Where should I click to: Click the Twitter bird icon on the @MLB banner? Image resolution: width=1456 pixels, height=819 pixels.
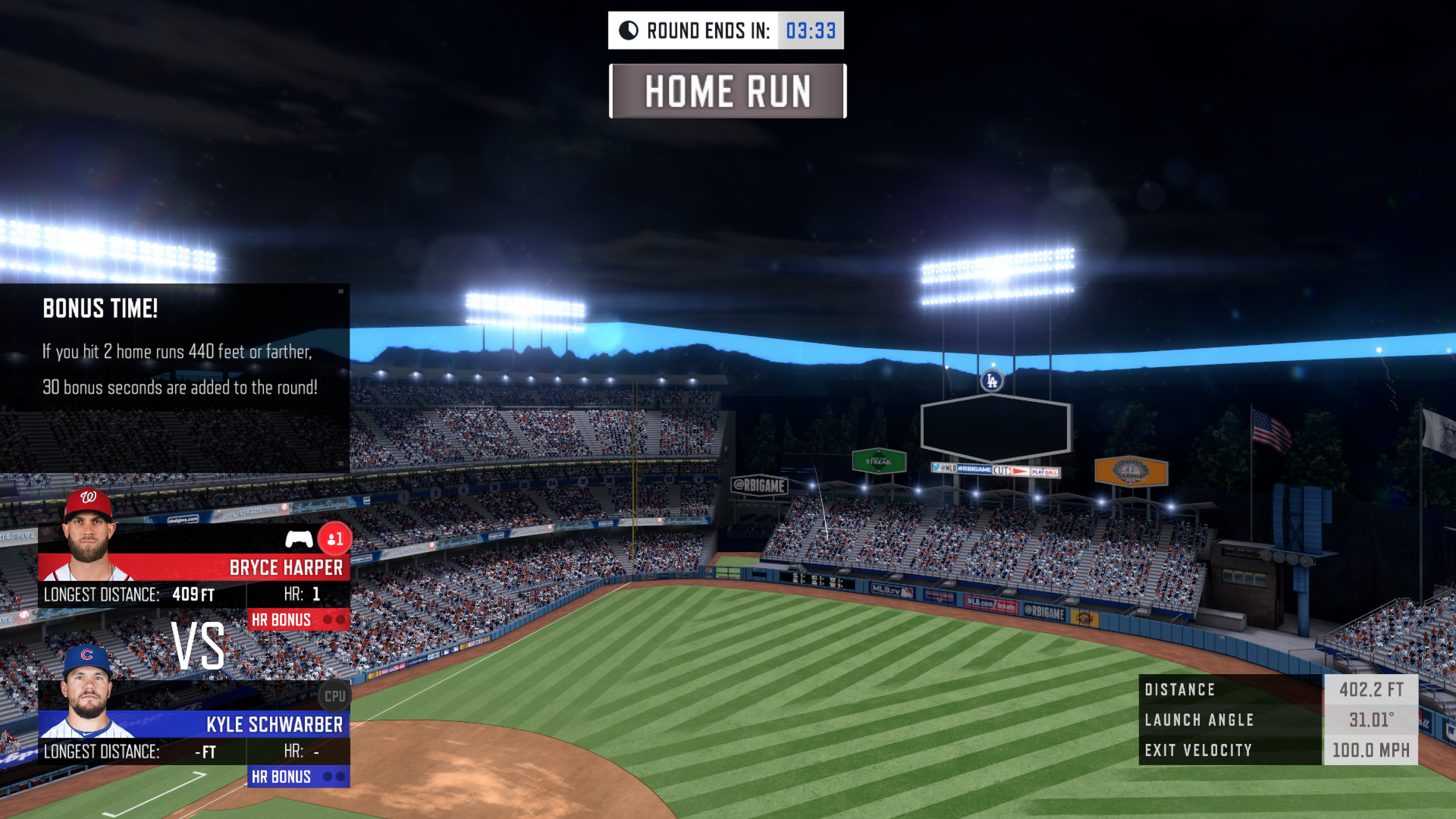936,467
